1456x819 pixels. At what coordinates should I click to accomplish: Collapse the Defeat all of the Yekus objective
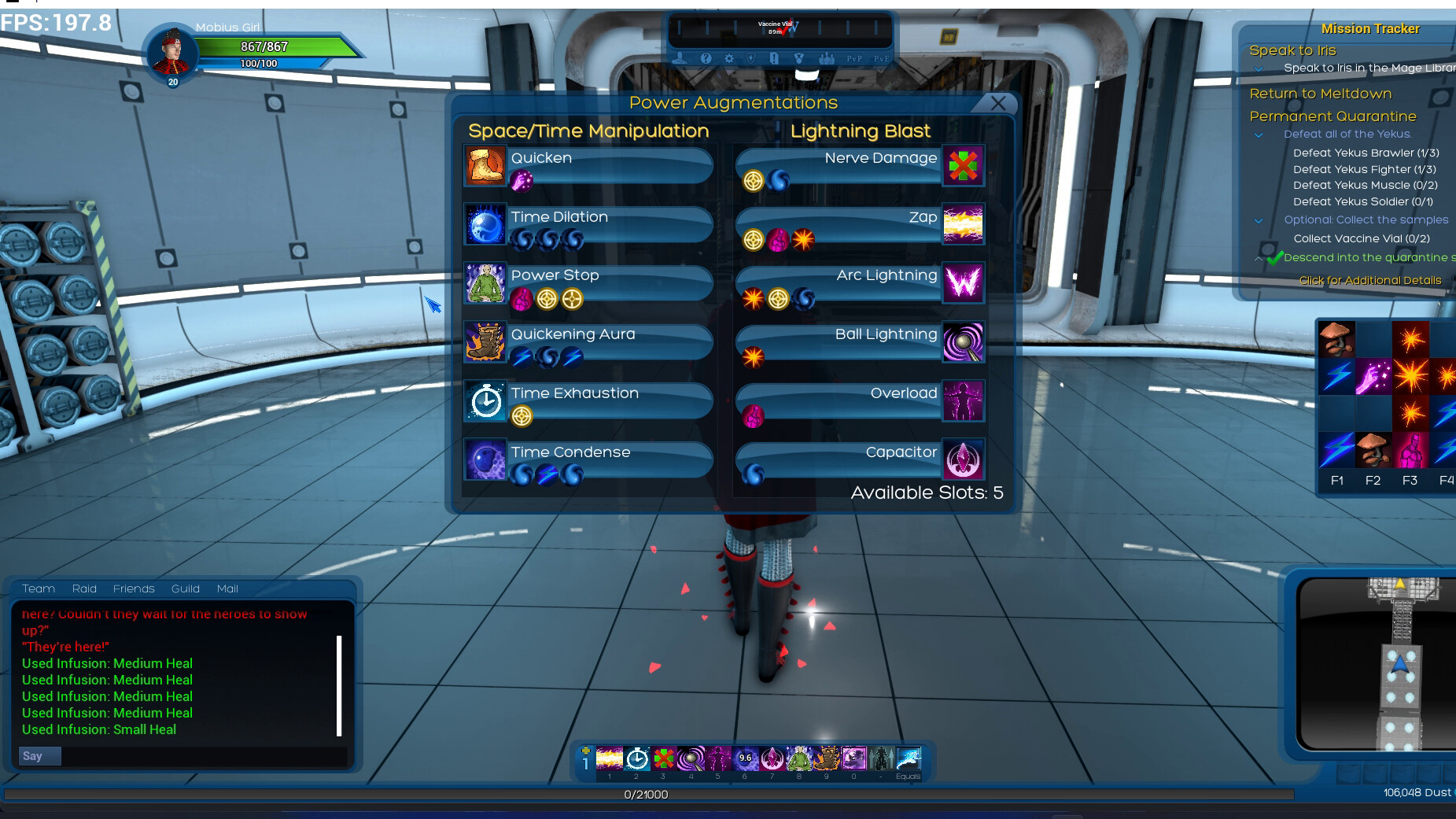[1259, 135]
